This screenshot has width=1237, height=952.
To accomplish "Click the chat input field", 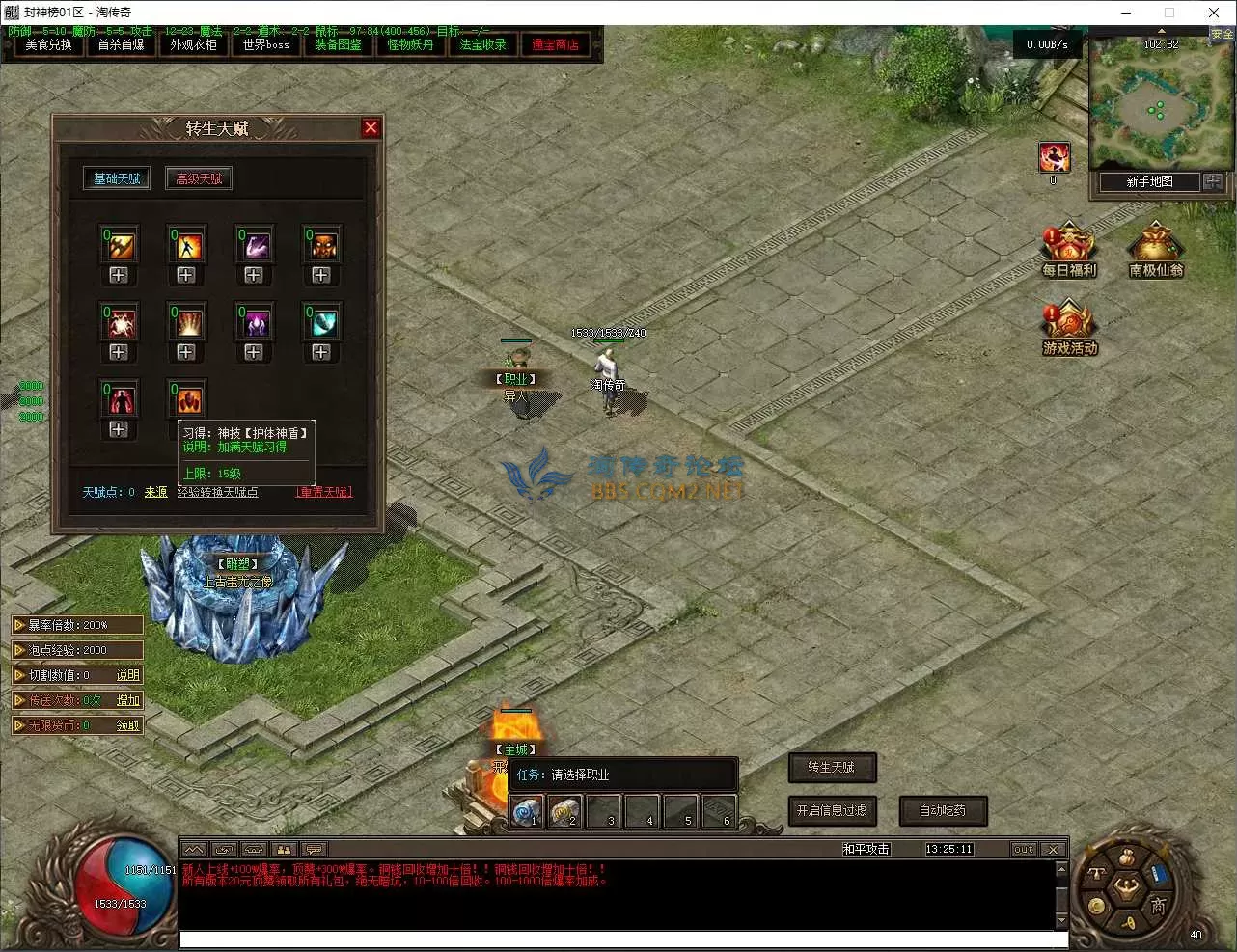I will 622,939.
